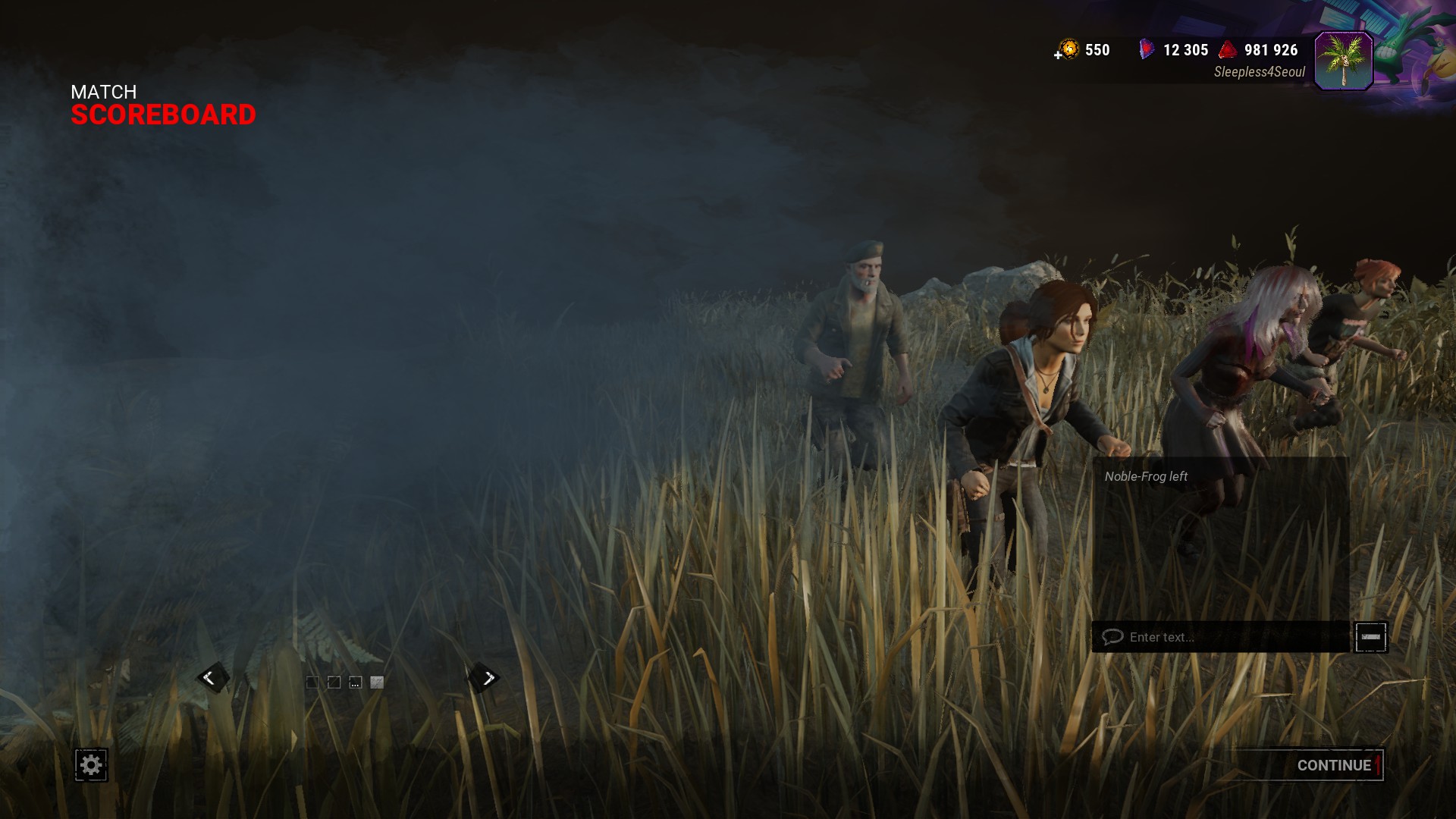The width and height of the screenshot is (1456, 819).
Task: Go to previous scoreboard page arrow
Action: click(x=210, y=678)
